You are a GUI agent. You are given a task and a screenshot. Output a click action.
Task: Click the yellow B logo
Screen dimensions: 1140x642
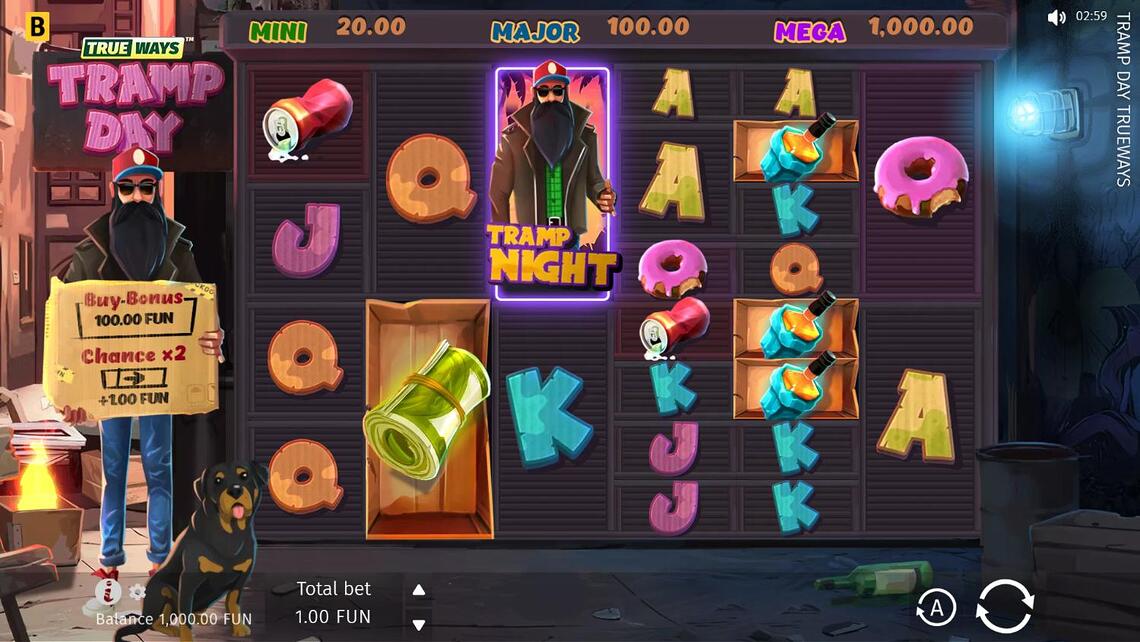(x=38, y=28)
